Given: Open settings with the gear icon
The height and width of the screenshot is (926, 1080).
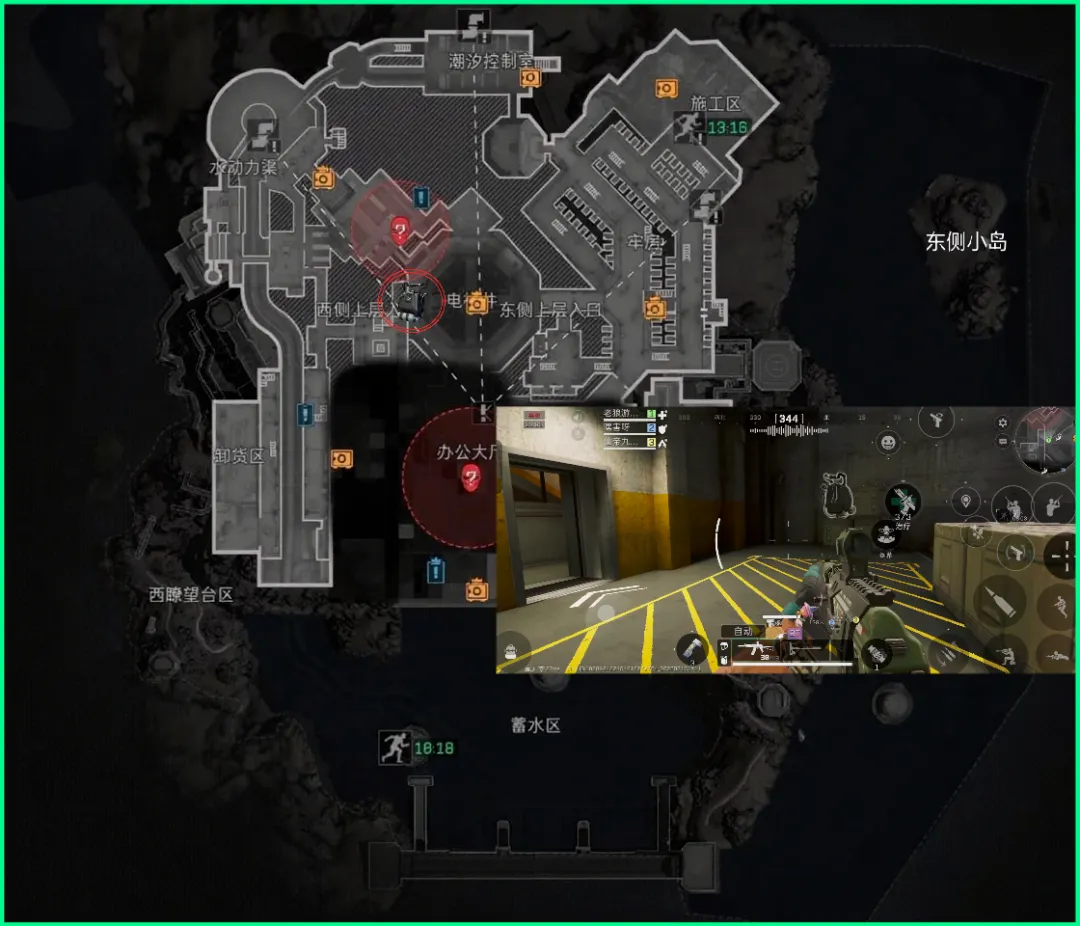Looking at the screenshot, I should tap(1003, 424).
